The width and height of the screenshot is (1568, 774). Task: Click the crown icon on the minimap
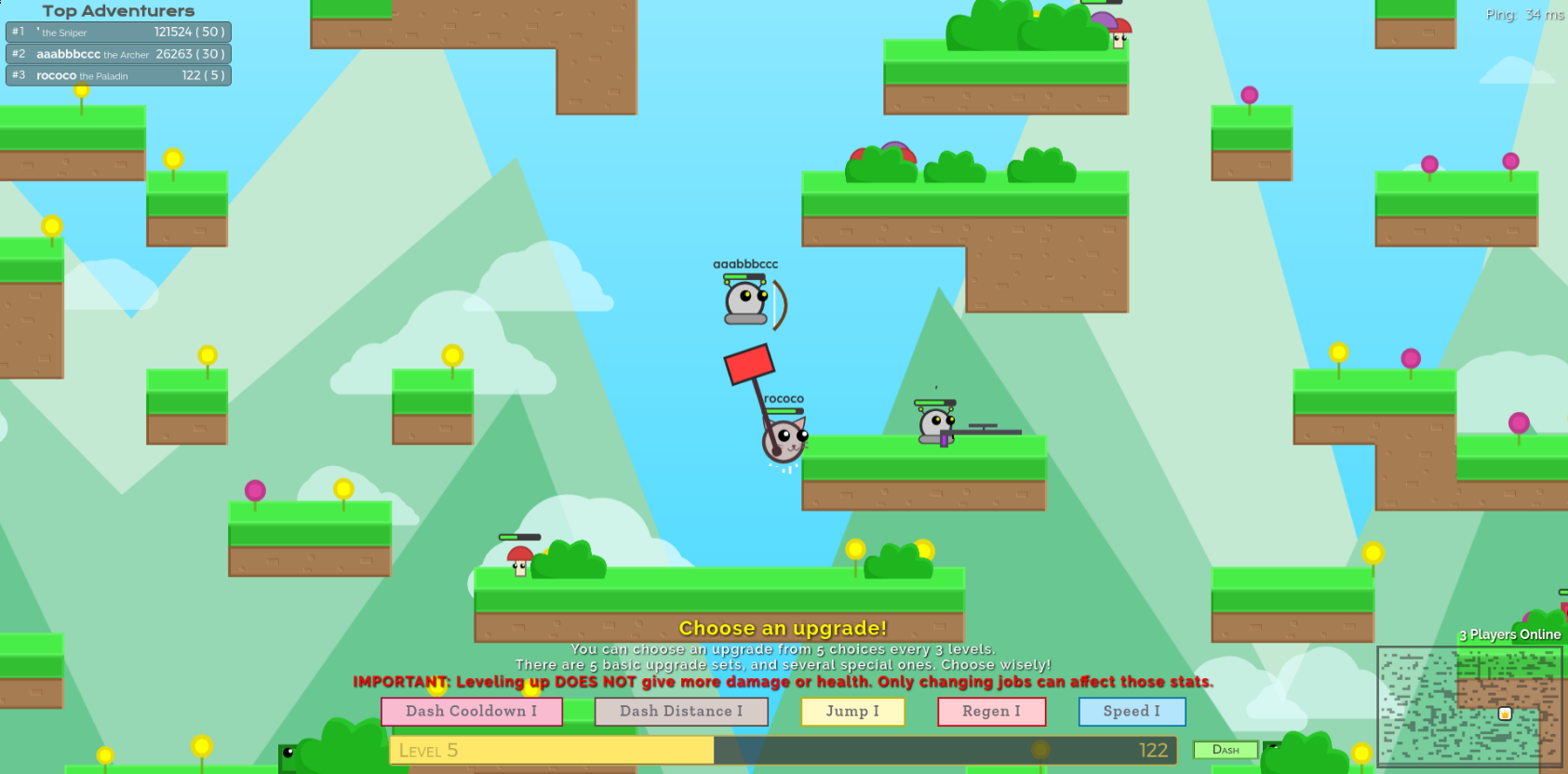[1505, 714]
